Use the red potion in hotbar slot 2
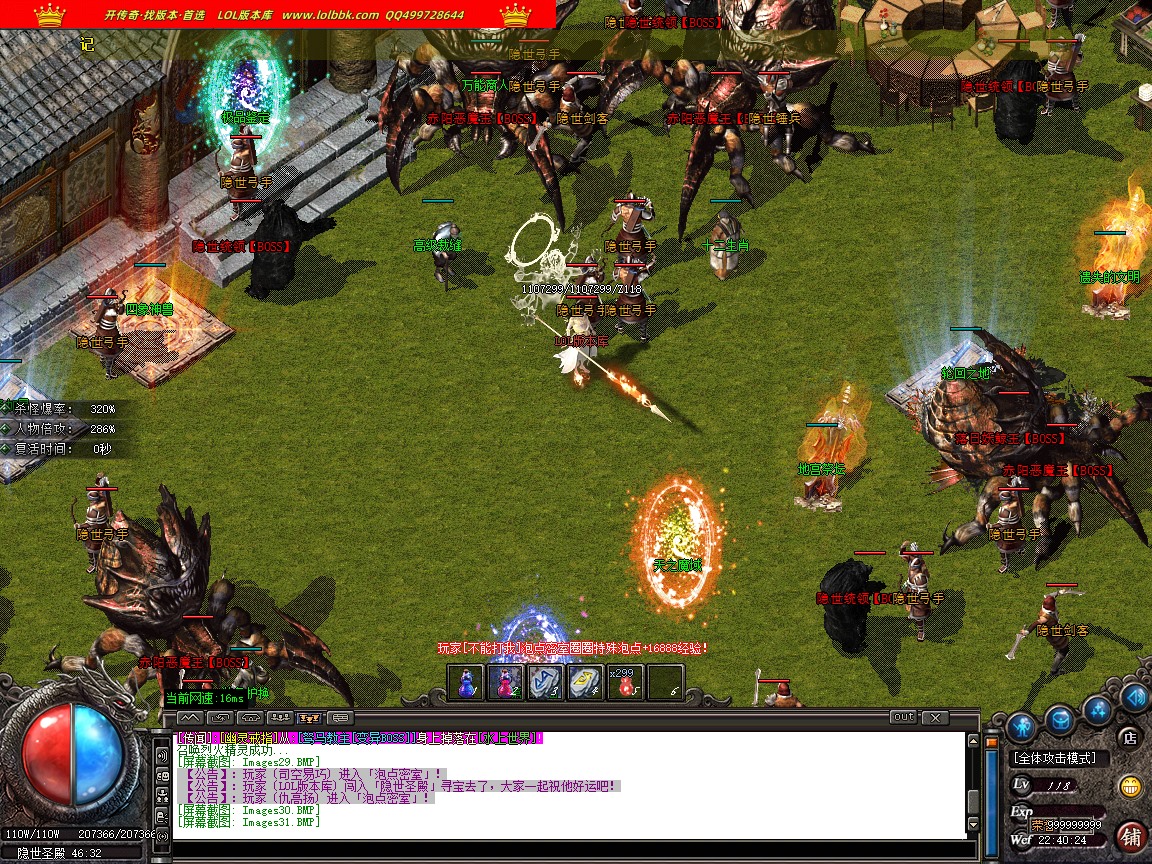The height and width of the screenshot is (864, 1152). coord(505,682)
